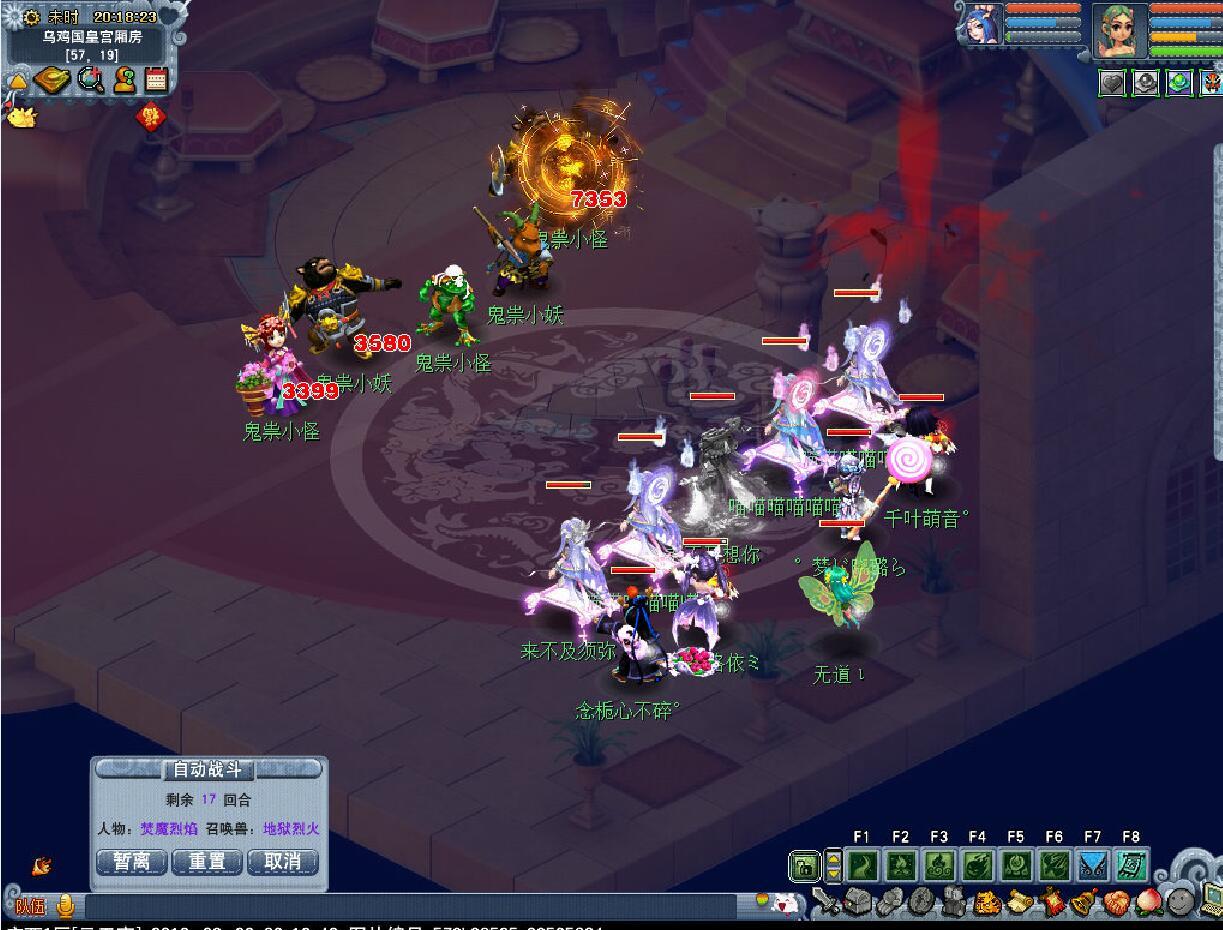Click the golden pig icon
Screen dimensions: 1223x930
pyautogui.click(x=21, y=116)
